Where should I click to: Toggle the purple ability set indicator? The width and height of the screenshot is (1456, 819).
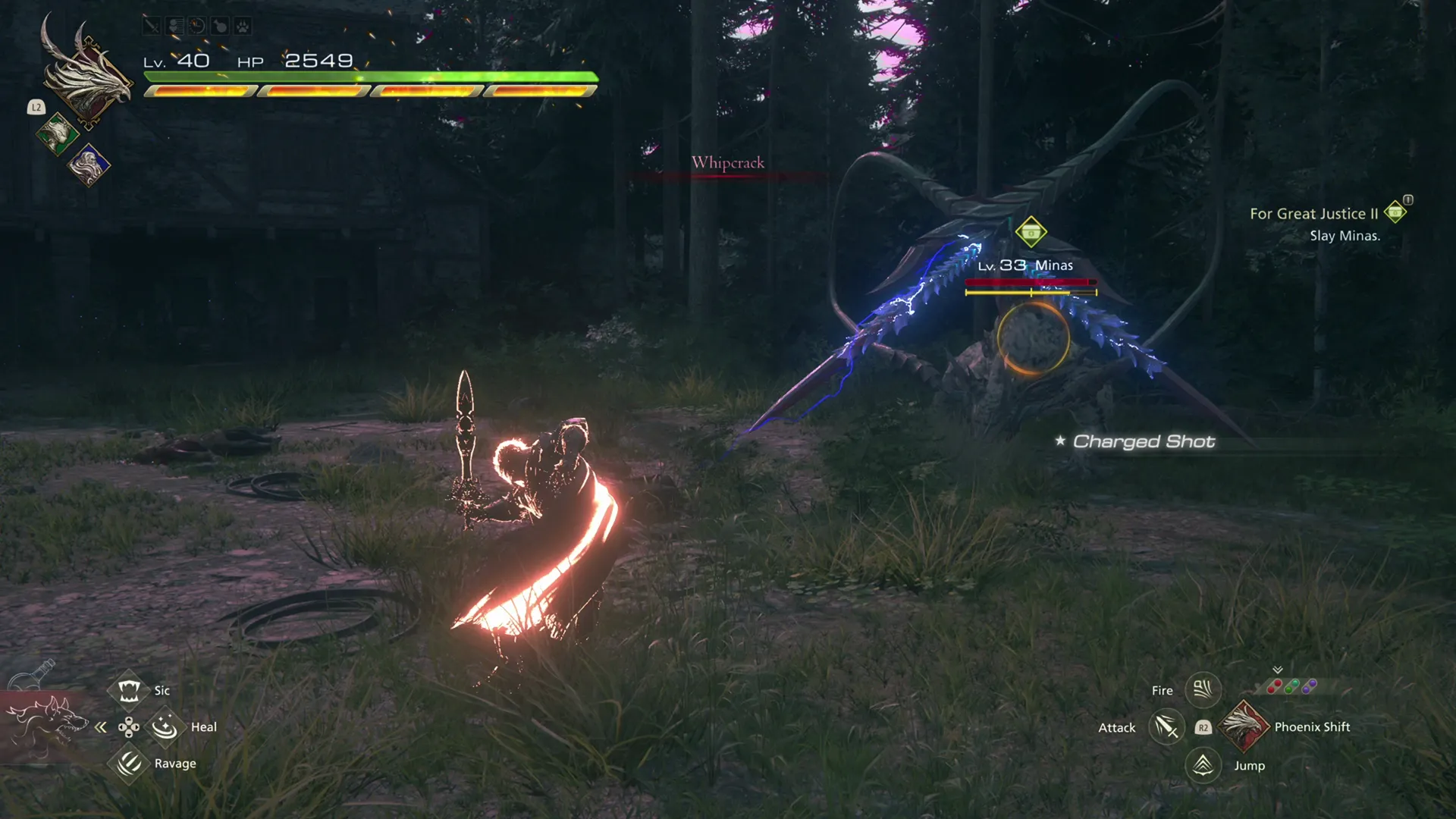tap(1310, 686)
